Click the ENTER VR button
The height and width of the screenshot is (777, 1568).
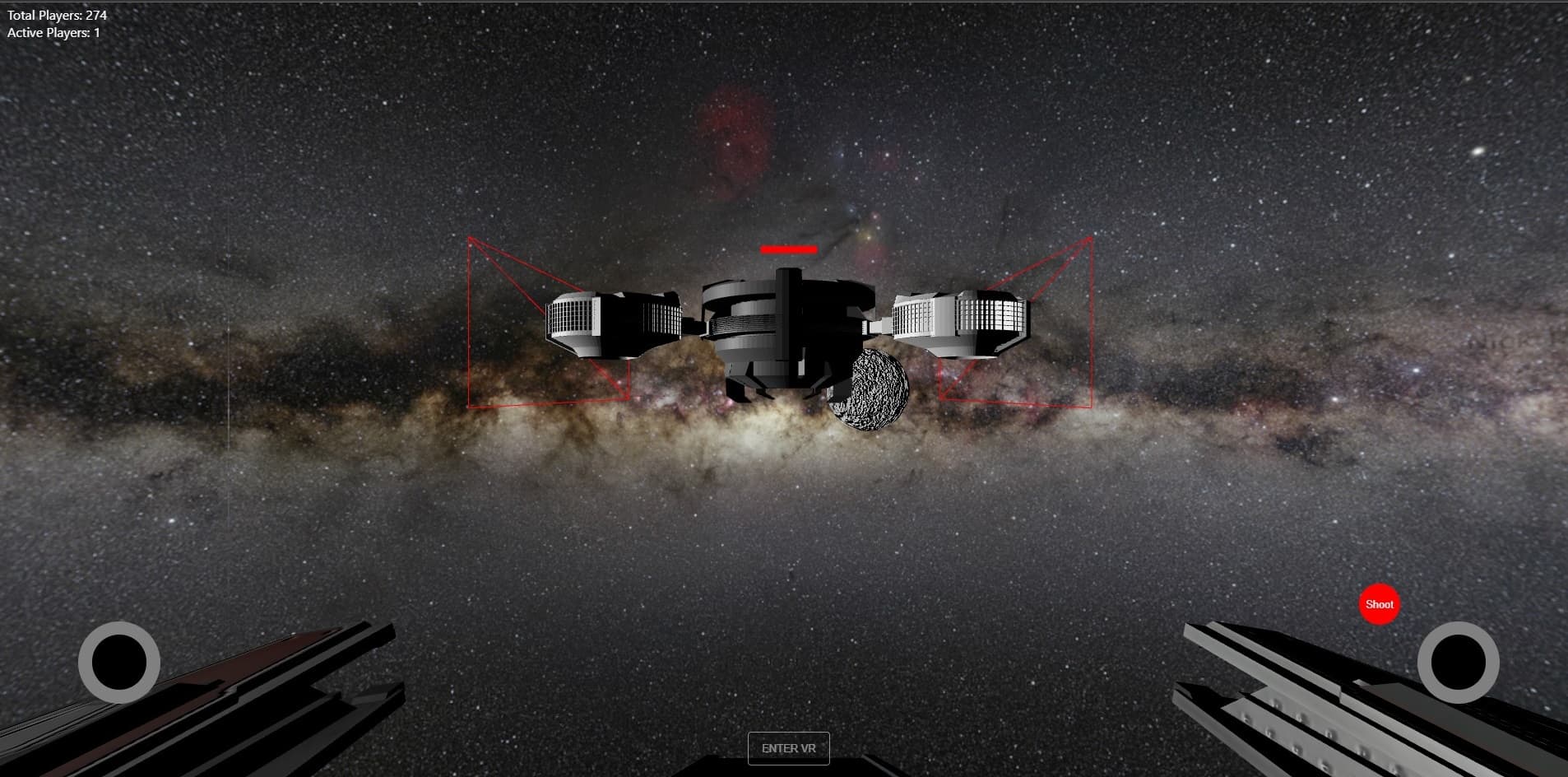coord(788,748)
